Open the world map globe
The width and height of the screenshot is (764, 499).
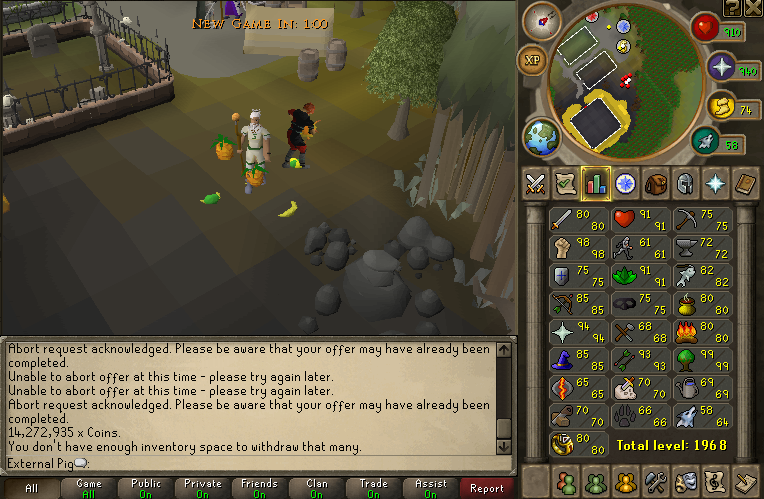point(539,138)
